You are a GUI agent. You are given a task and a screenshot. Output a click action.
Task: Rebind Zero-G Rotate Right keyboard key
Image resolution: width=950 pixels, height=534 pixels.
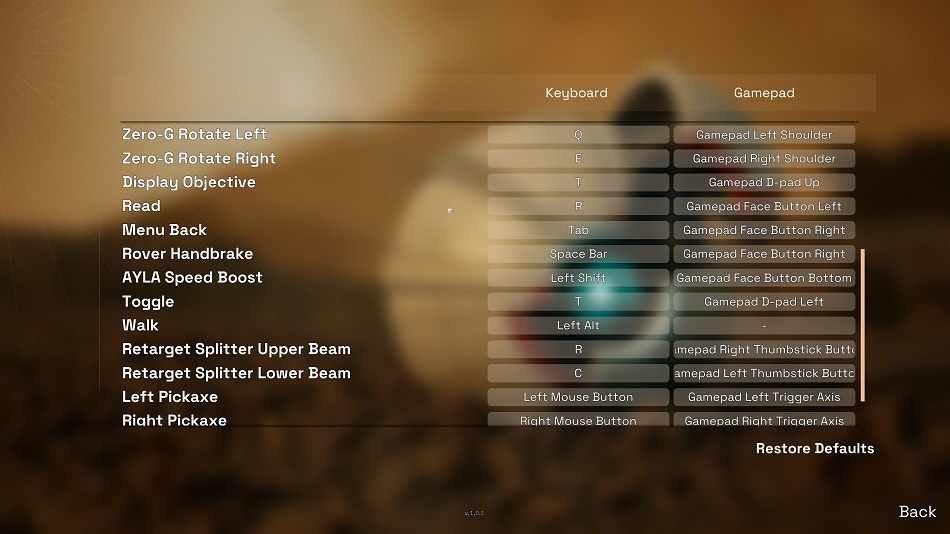pos(578,159)
